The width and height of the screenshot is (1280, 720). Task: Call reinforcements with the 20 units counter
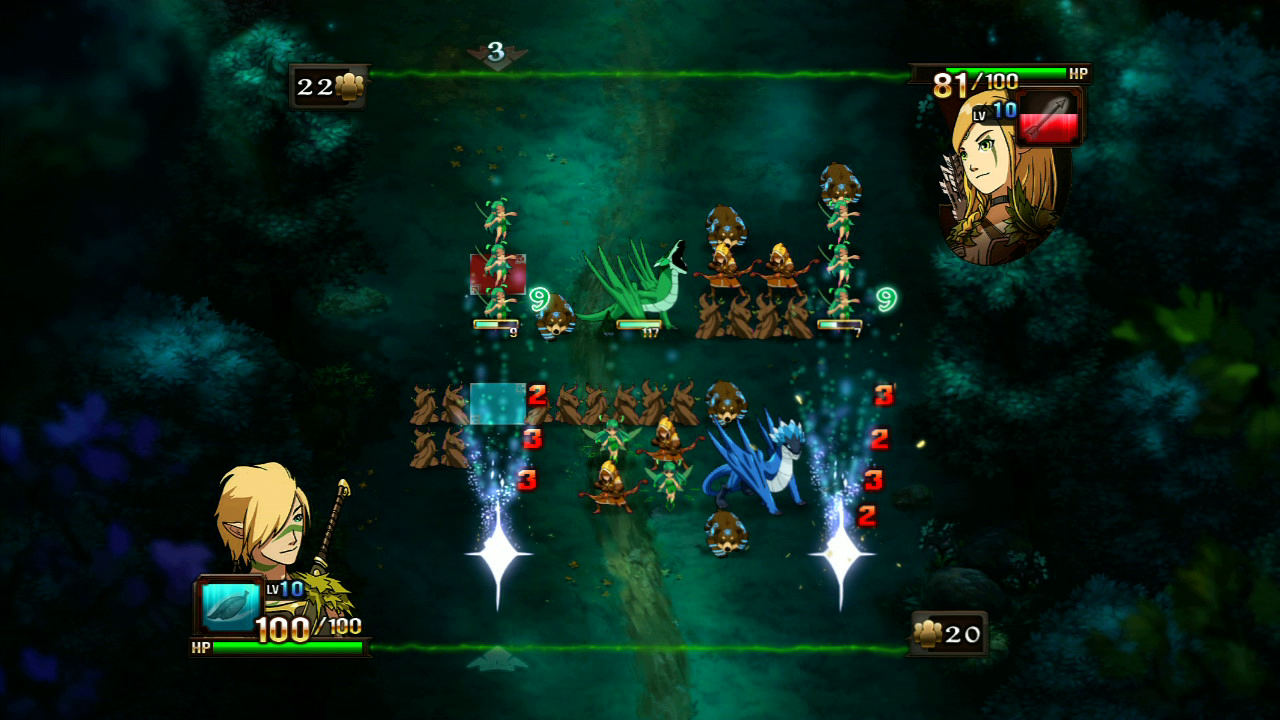click(948, 633)
